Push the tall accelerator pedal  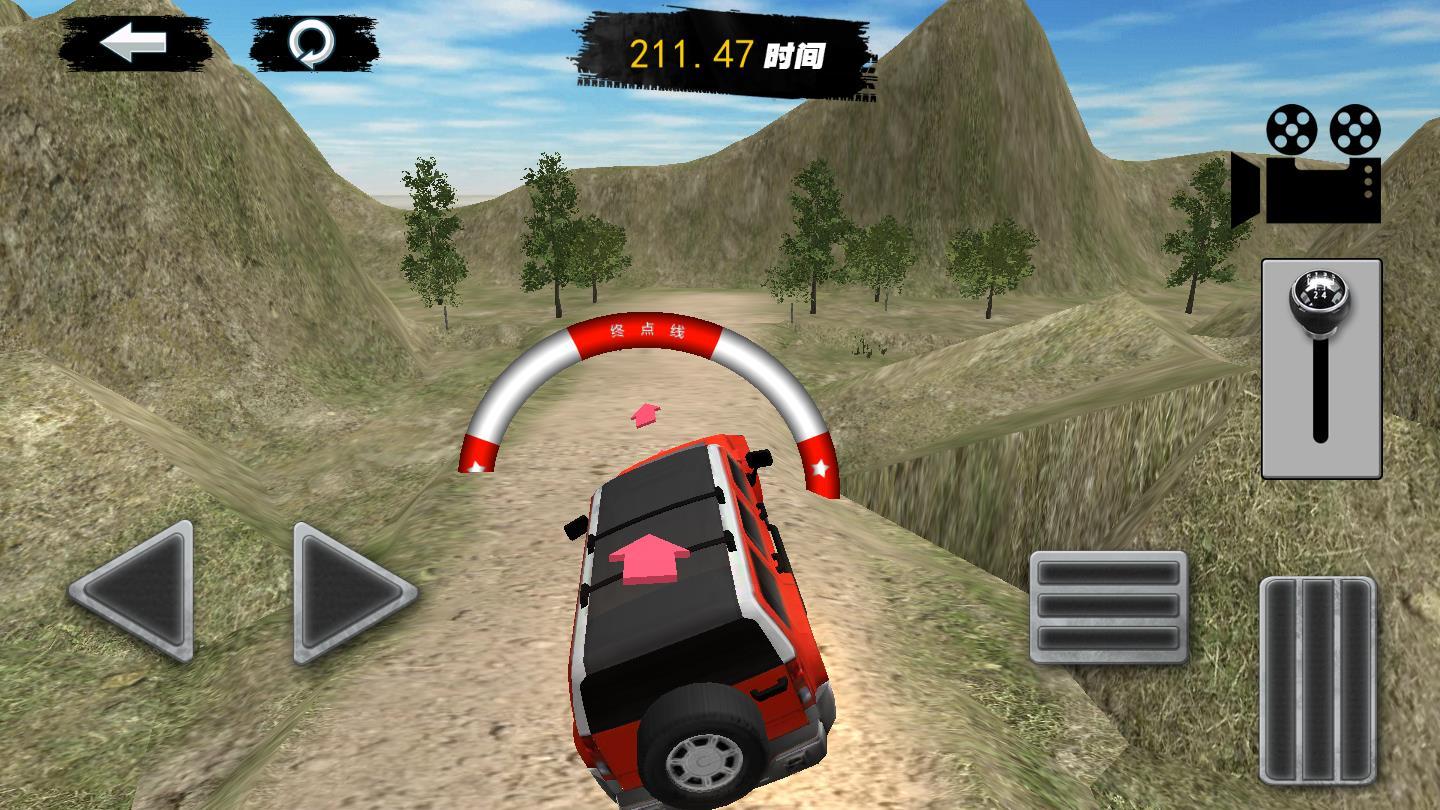pos(1317,679)
